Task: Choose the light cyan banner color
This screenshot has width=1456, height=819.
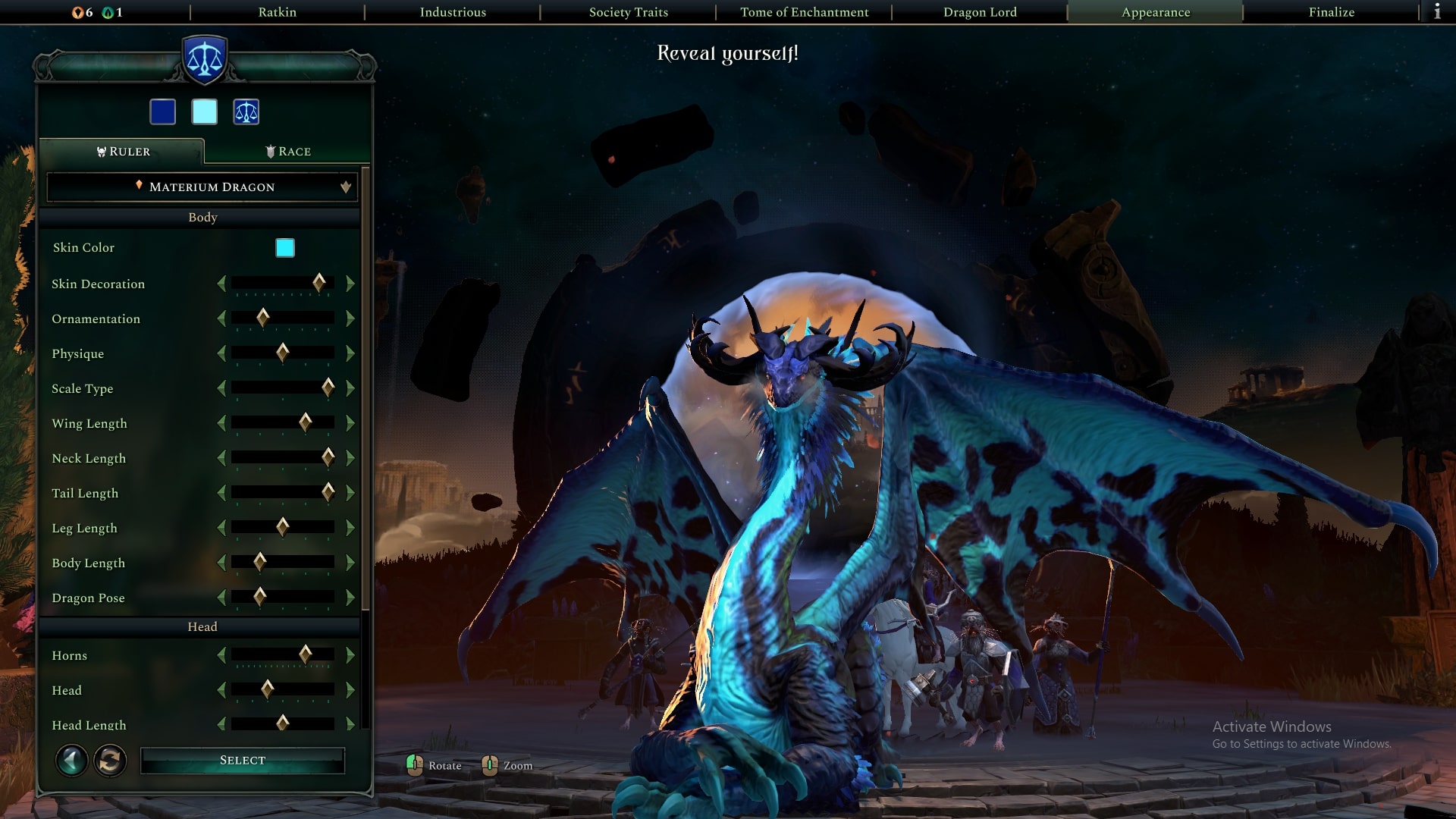Action: click(x=205, y=112)
